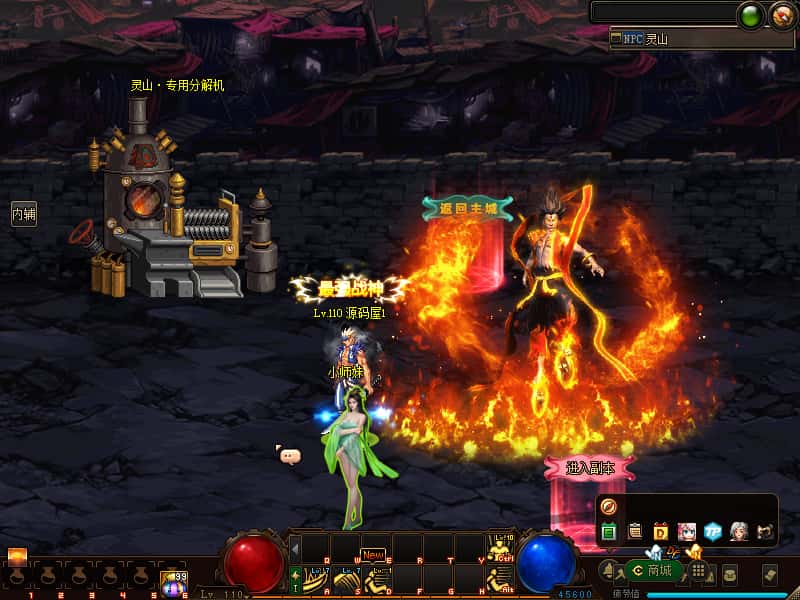
Task: Open the grid menu button
Action: click(700, 571)
